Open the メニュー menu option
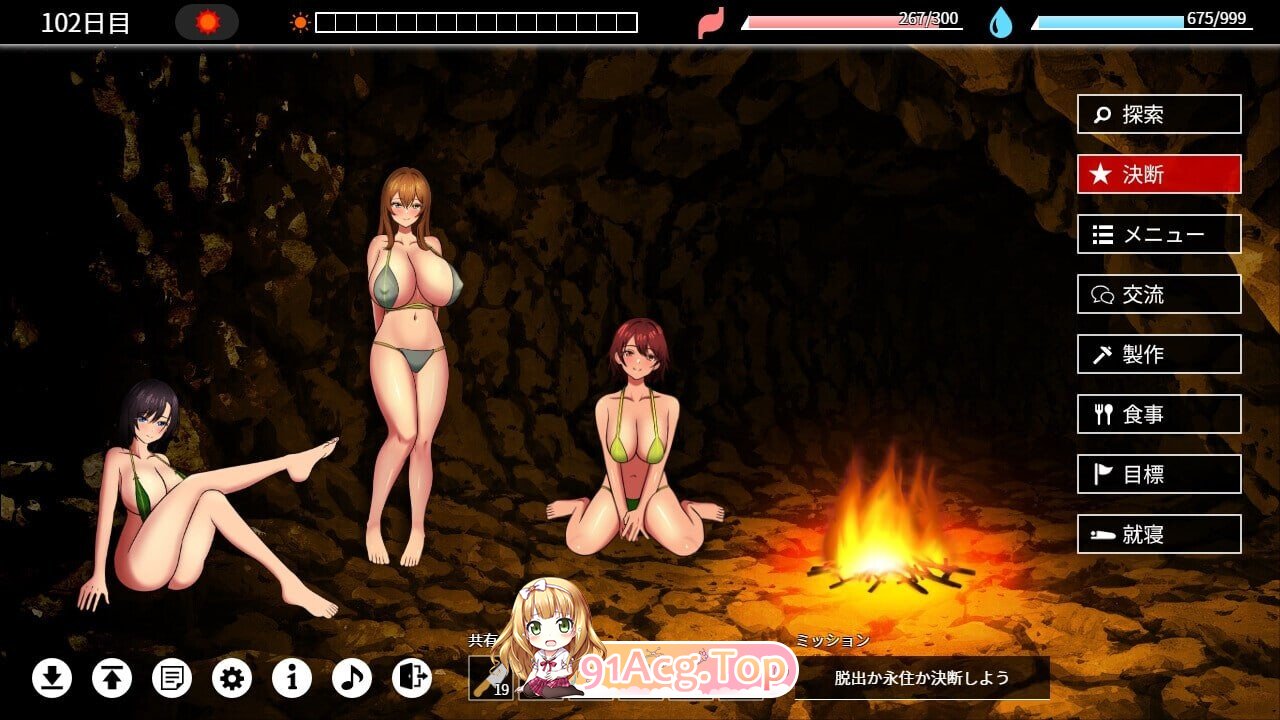Screen dimensions: 1280x720 click(1157, 234)
